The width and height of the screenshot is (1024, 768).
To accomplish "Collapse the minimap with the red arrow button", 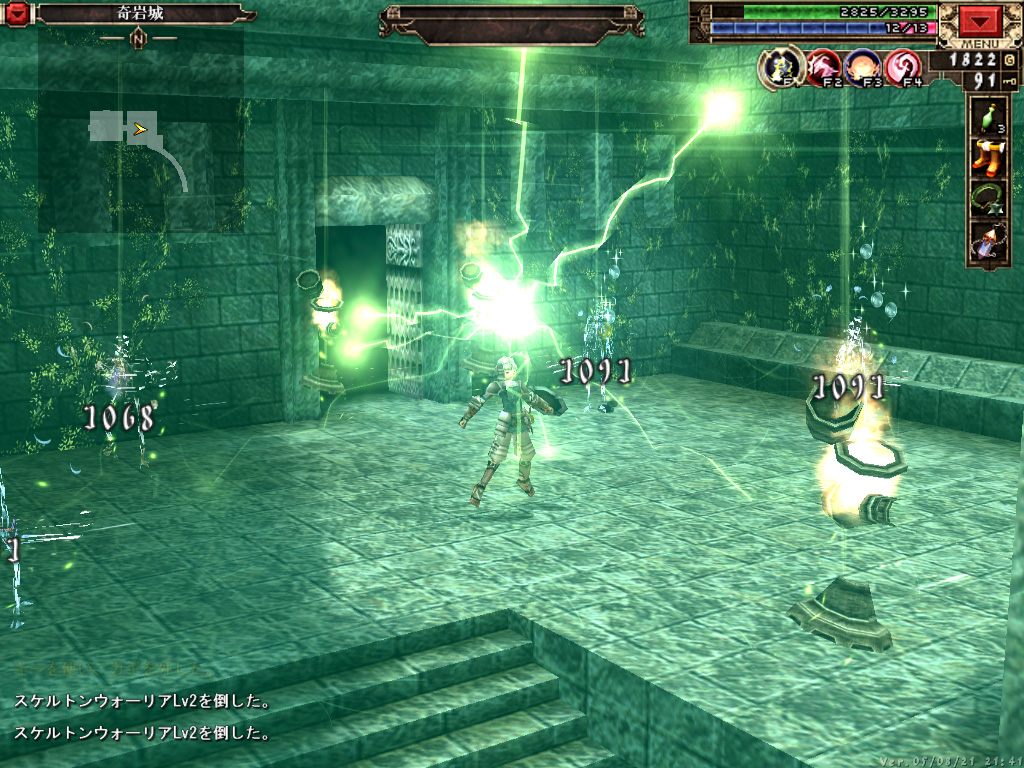I will click(x=17, y=14).
